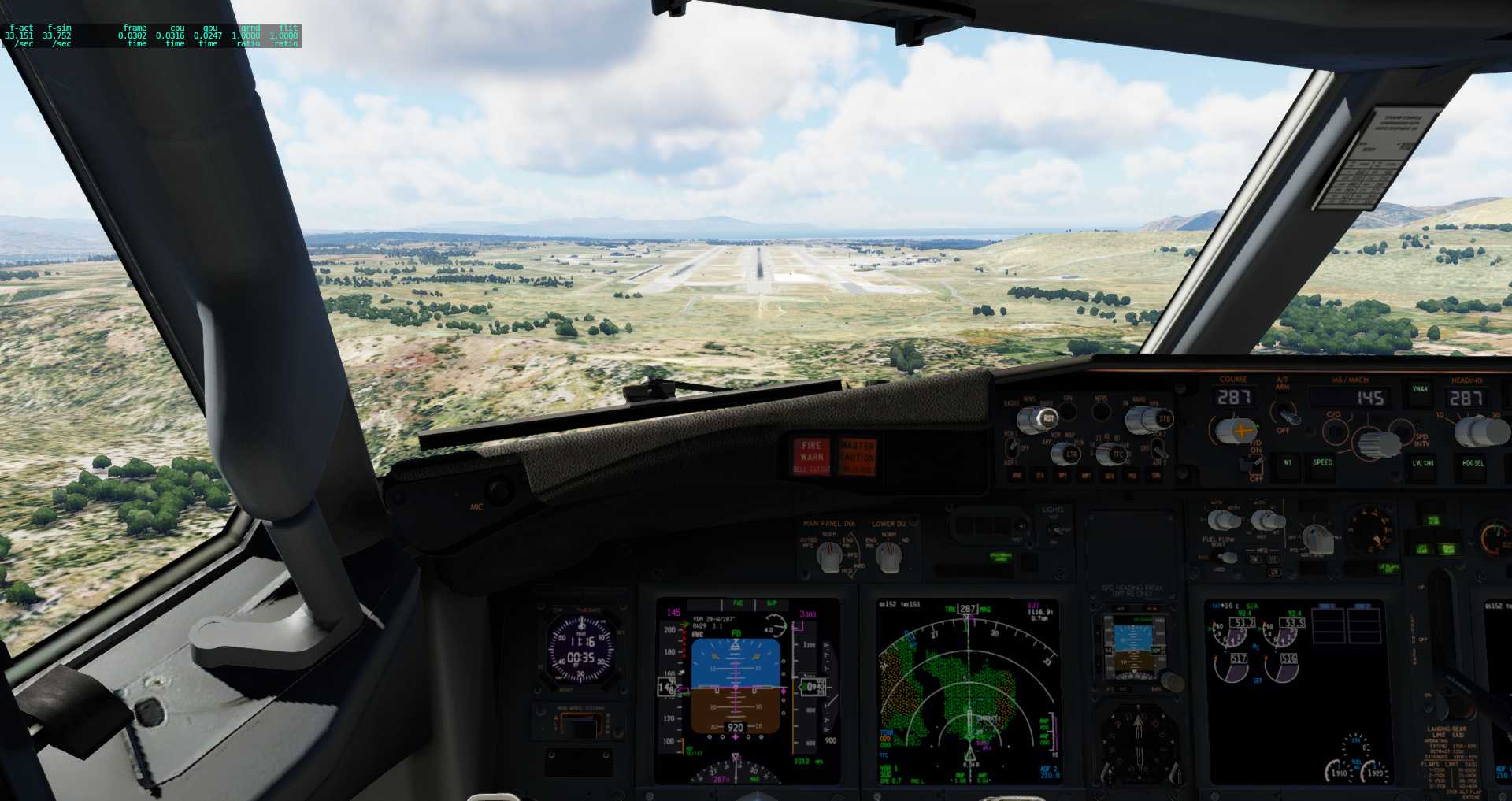This screenshot has height=801, width=1512.
Task: Rotate the MAIN PANEL DU selector
Action: [829, 556]
